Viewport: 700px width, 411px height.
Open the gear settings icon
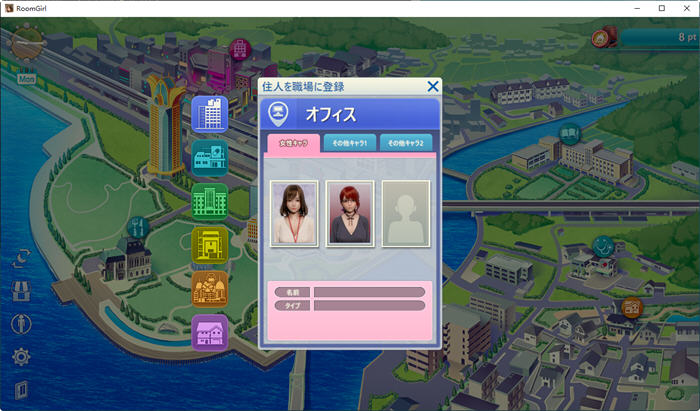click(x=20, y=357)
